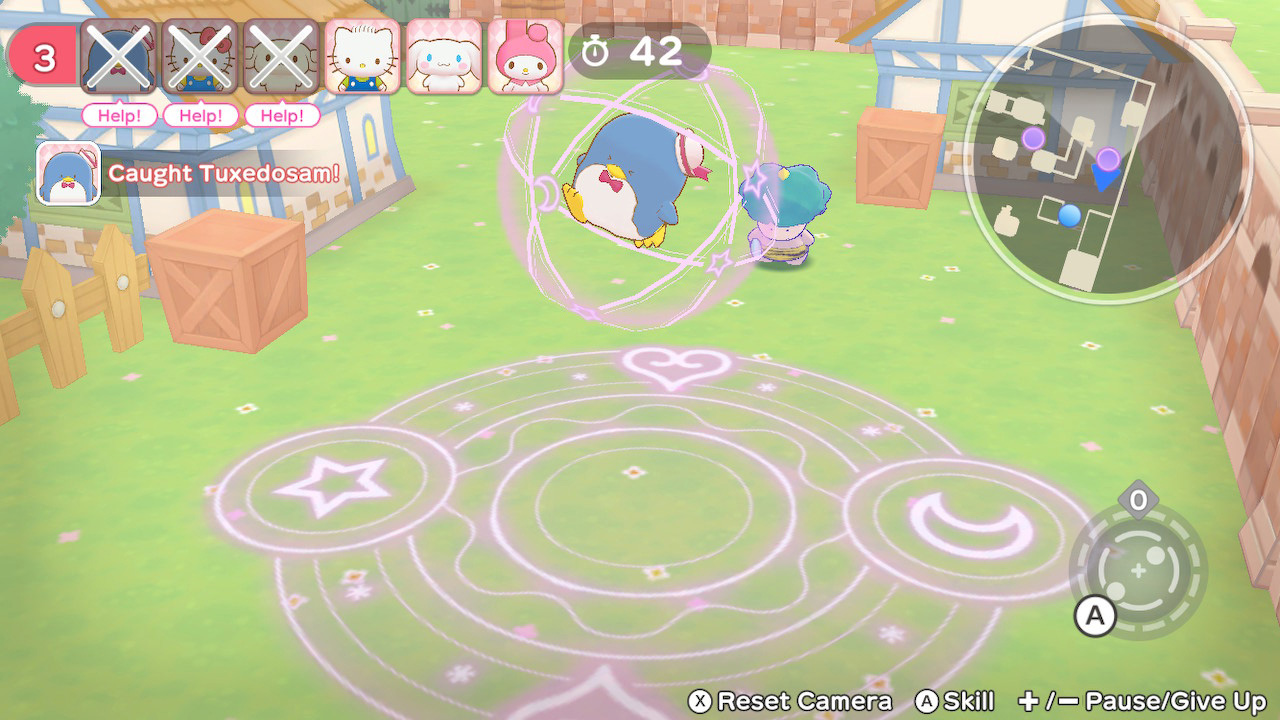This screenshot has height=720, width=1280.
Task: Open the third Help! prompt
Action: [281, 116]
